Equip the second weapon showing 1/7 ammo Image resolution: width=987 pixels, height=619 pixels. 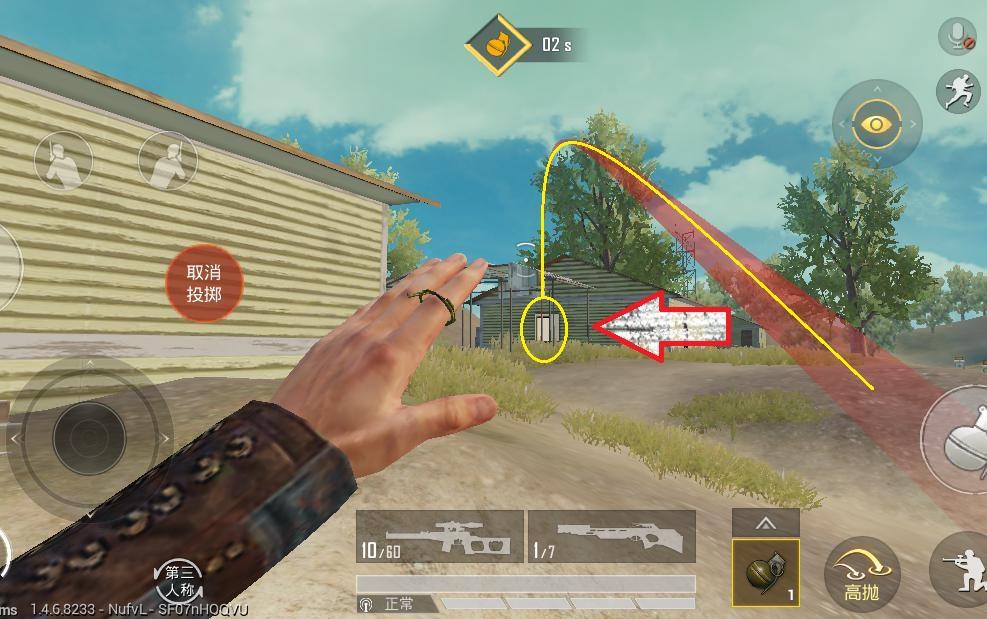611,537
